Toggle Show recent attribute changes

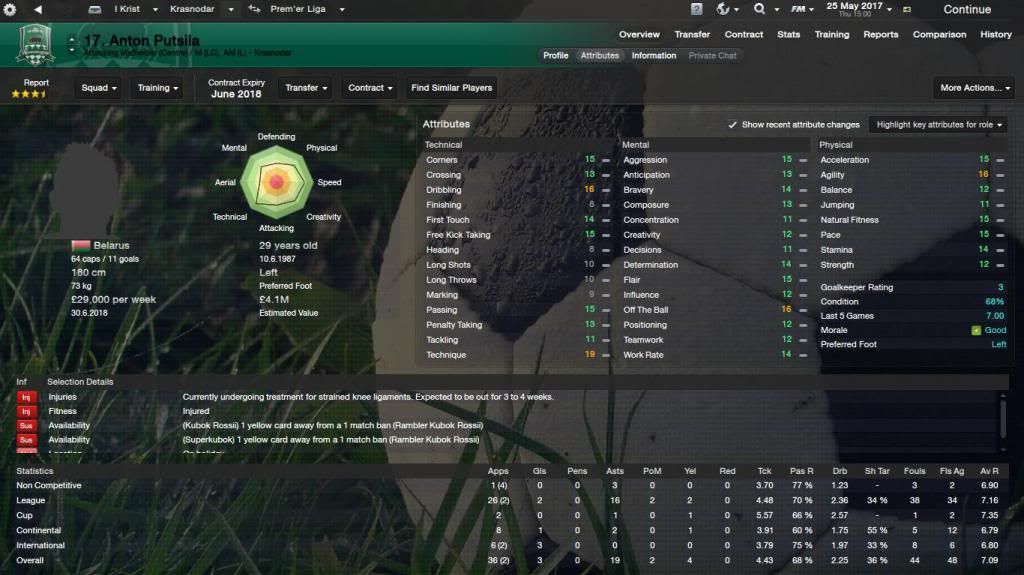(x=733, y=125)
